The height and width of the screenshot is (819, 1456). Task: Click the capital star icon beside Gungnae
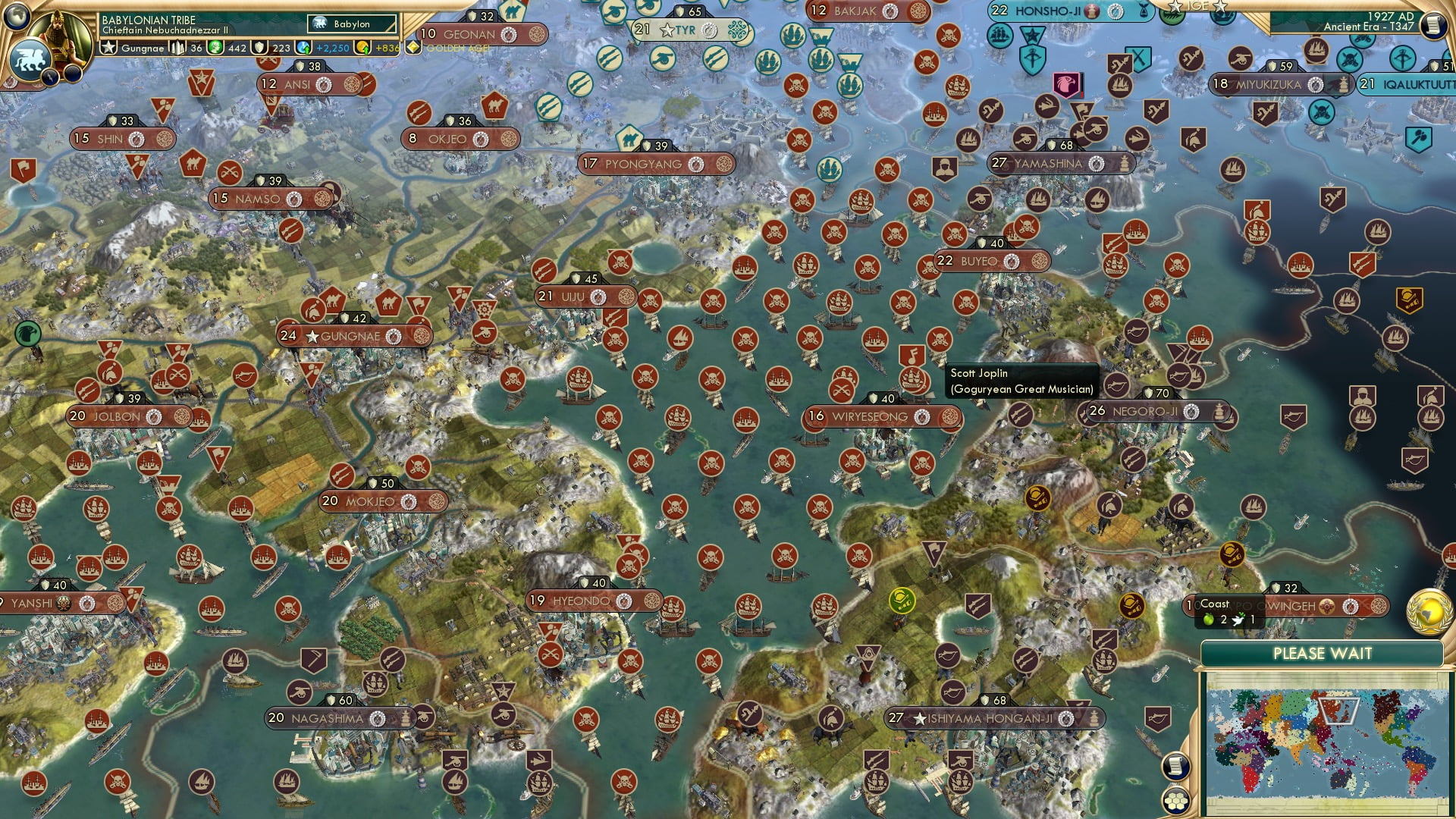pyautogui.click(x=311, y=336)
